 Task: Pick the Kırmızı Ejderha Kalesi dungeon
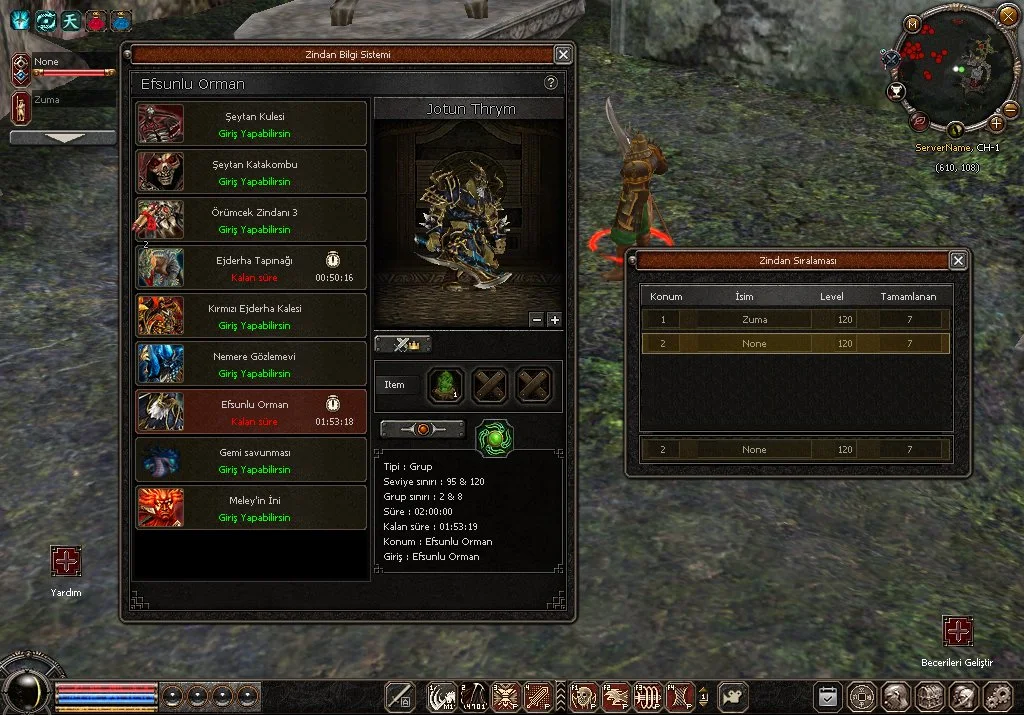click(252, 316)
